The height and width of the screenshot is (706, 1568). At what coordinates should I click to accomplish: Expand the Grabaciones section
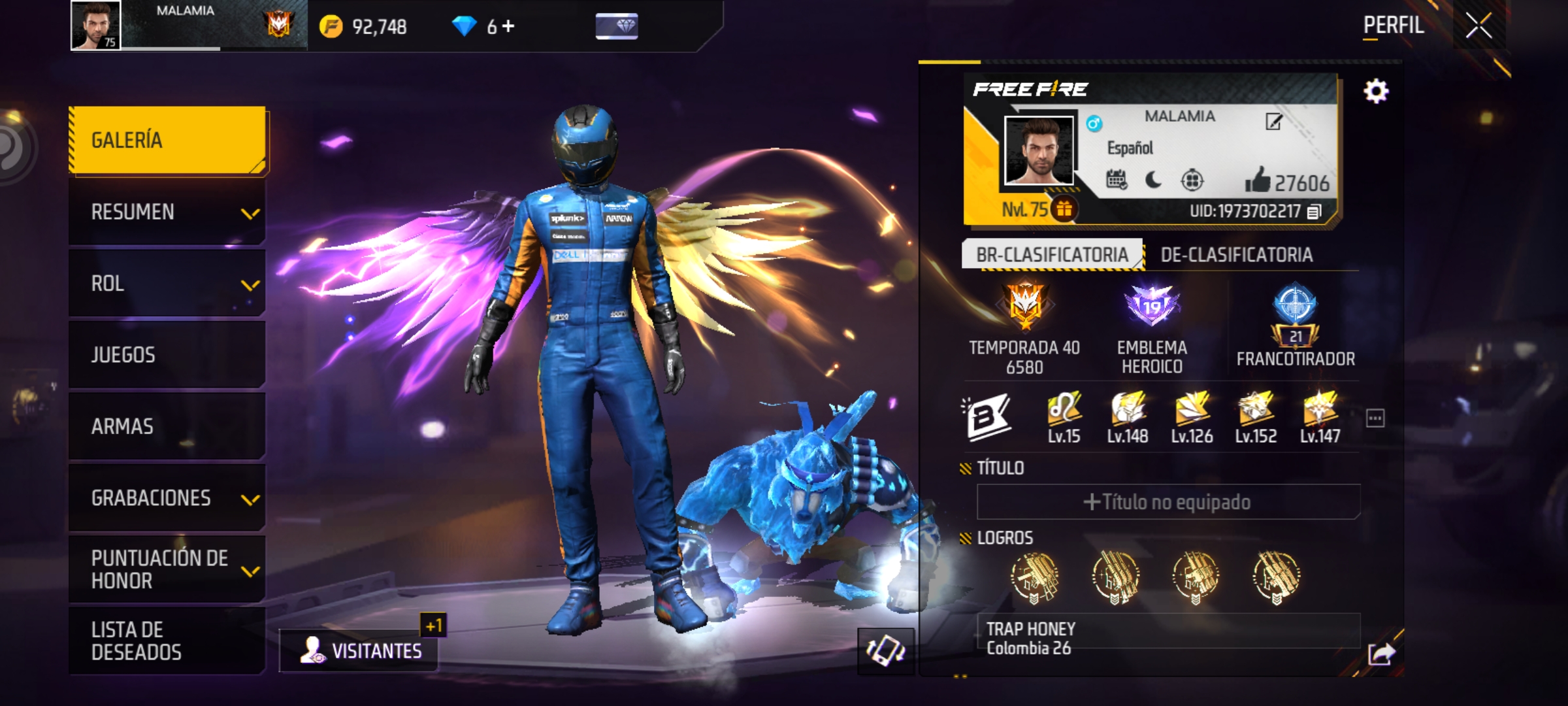point(167,498)
